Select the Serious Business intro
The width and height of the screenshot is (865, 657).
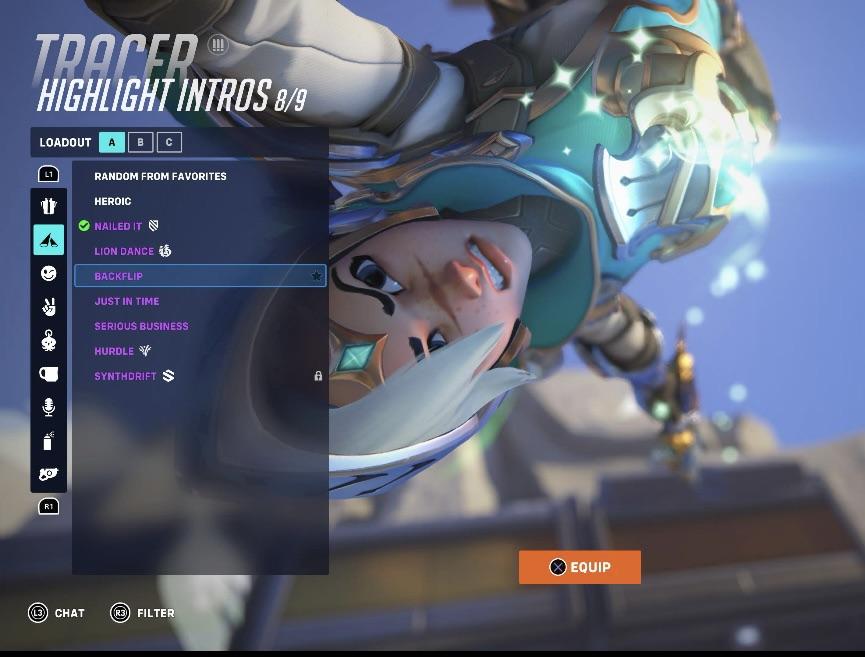tap(141, 326)
